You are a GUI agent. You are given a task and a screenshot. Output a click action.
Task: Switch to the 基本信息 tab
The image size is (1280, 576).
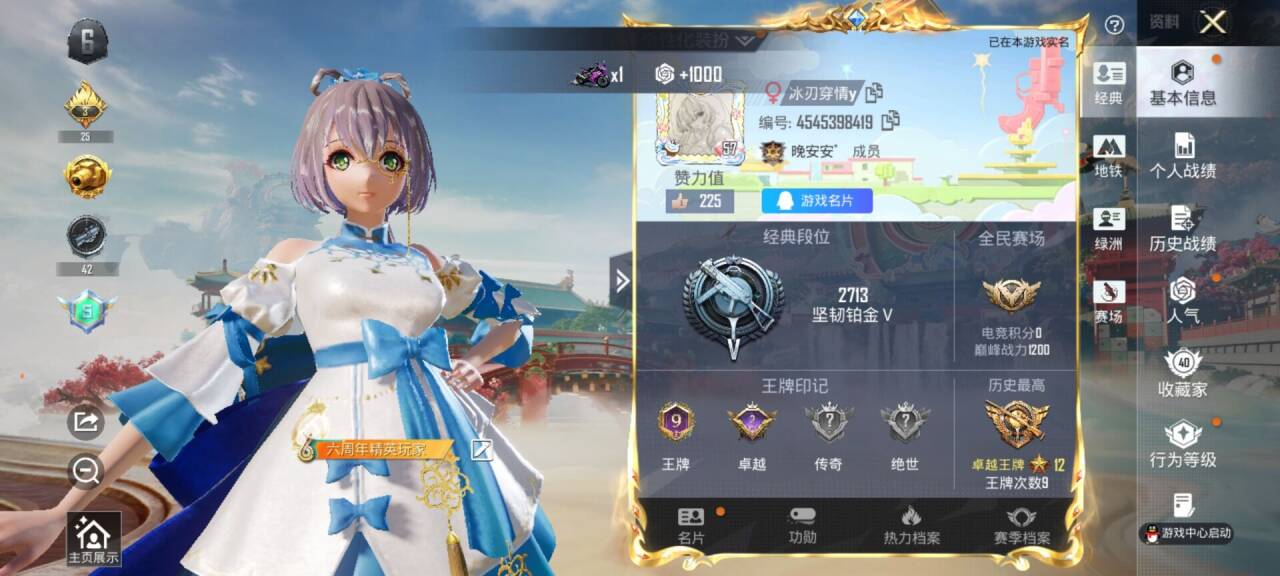[x=1182, y=83]
